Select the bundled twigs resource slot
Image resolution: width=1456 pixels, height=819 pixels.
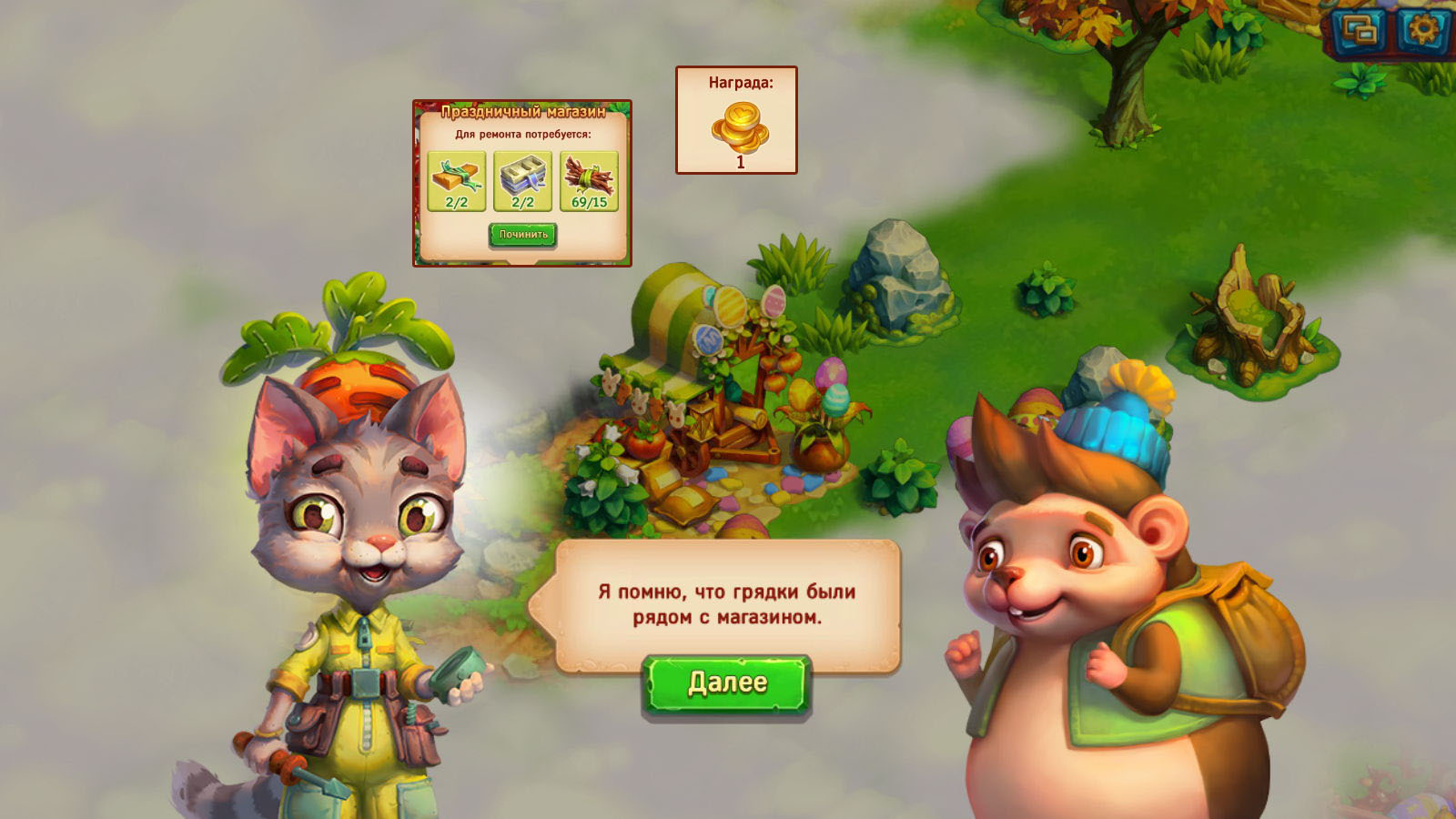[x=589, y=181]
